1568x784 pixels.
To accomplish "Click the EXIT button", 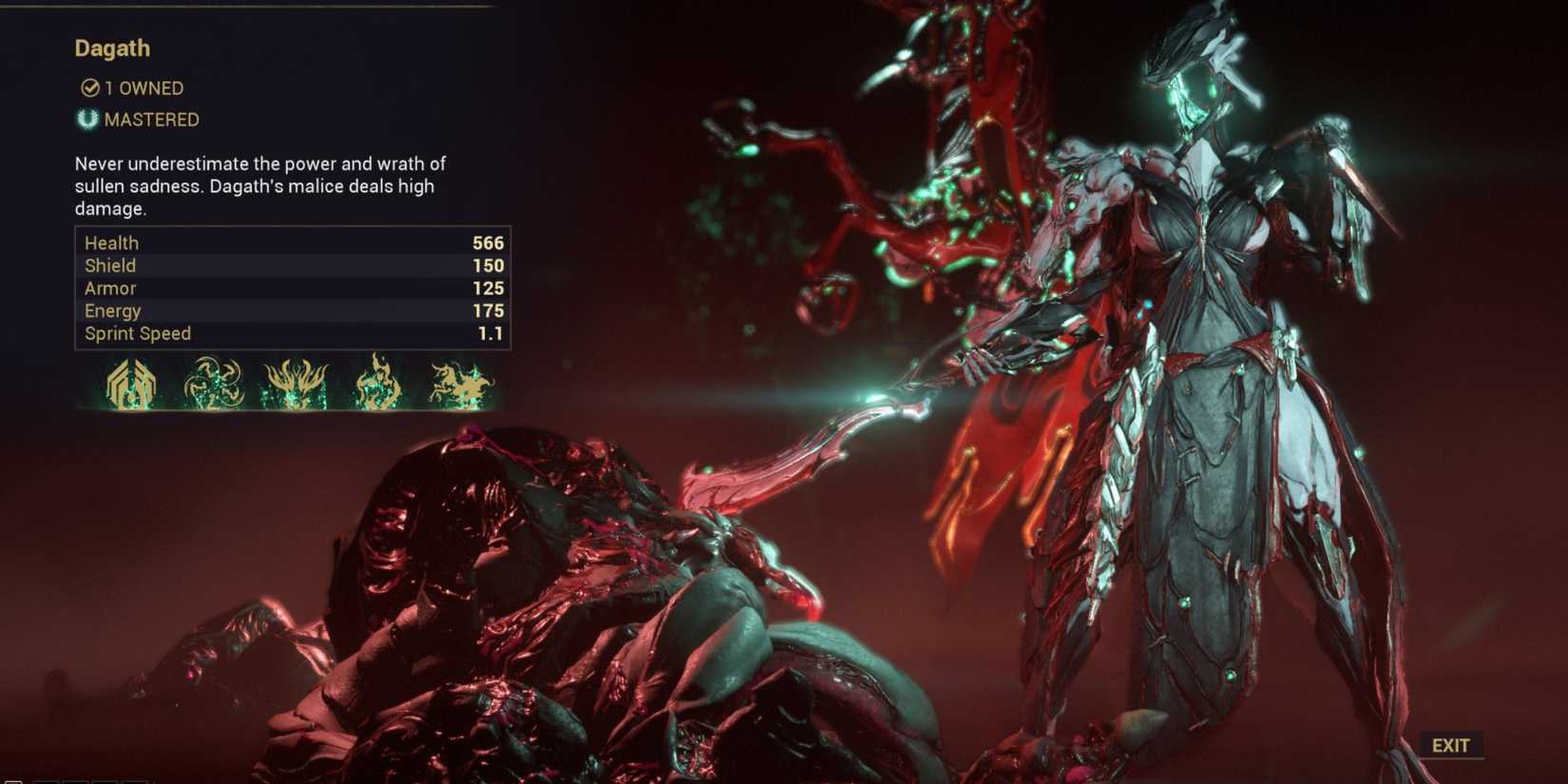I will tap(1450, 745).
